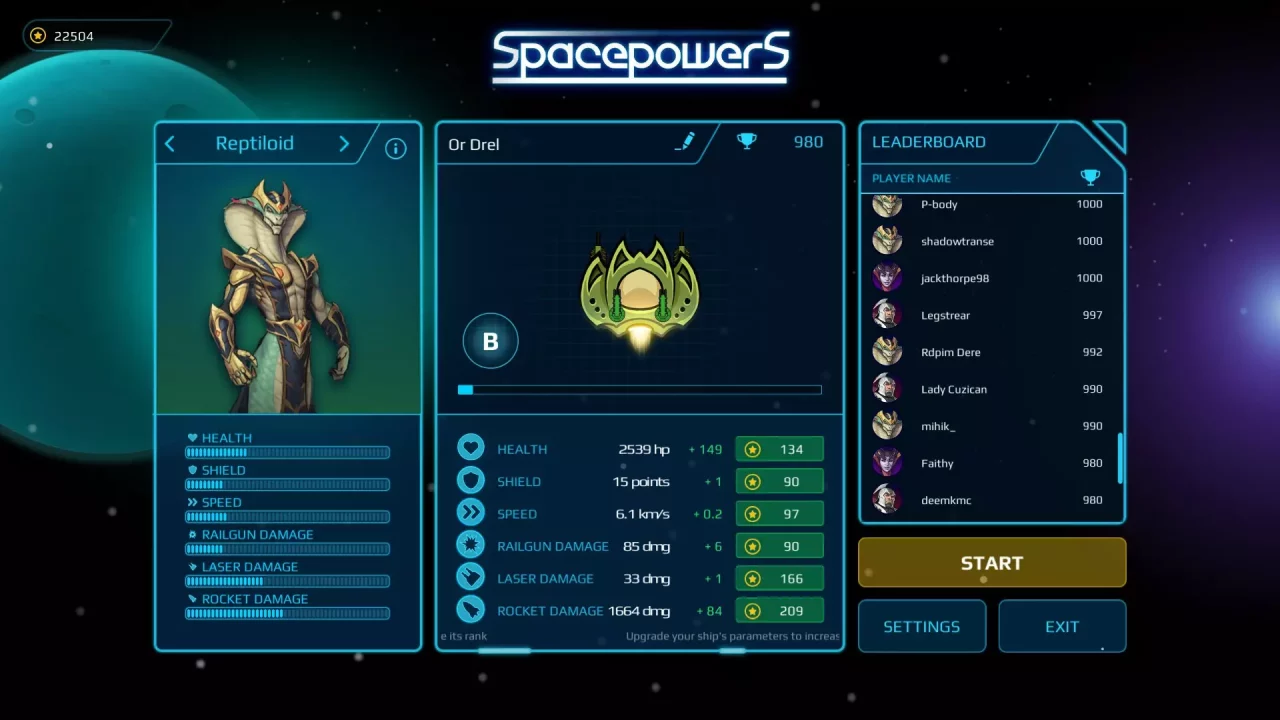Viewport: 1280px width, 720px height.
Task: Click the trophy icon next to 980
Action: [x=746, y=141]
